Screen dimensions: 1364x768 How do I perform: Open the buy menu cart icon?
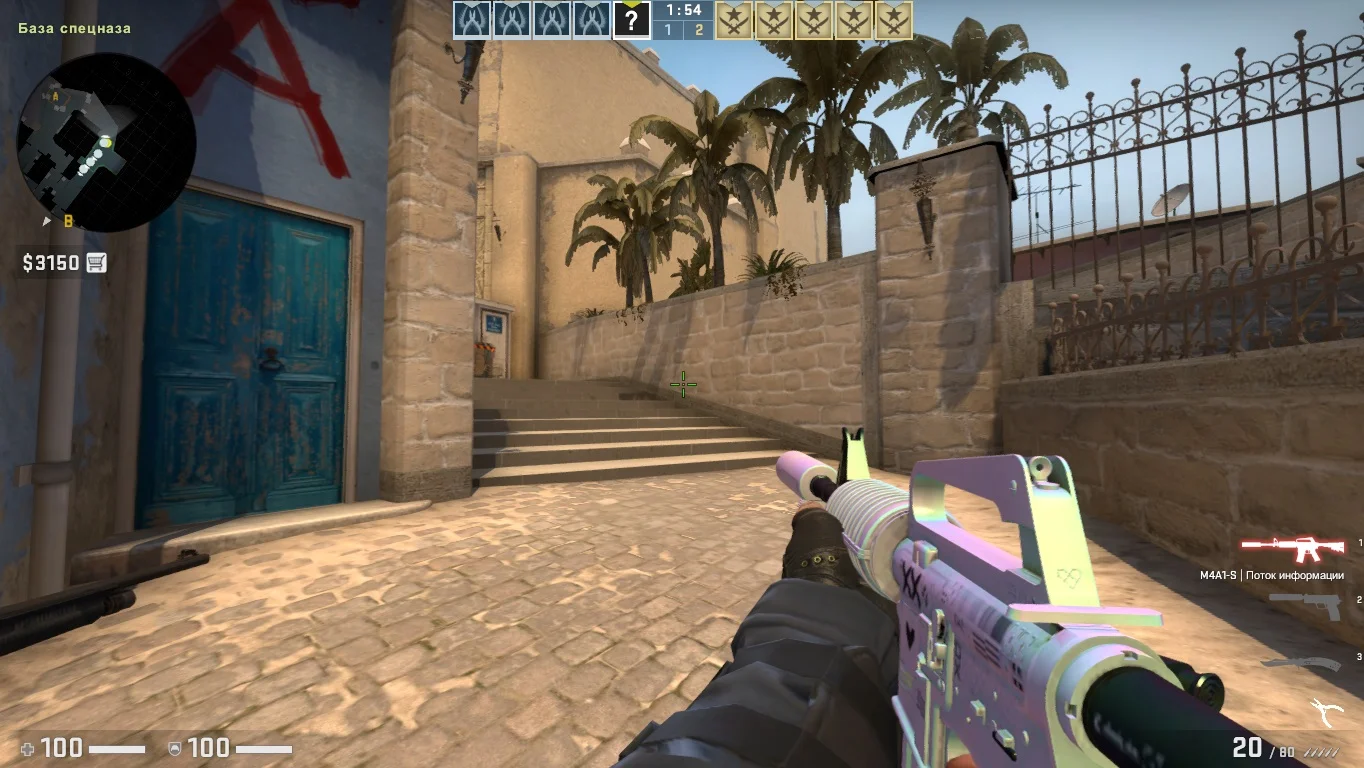click(x=96, y=263)
